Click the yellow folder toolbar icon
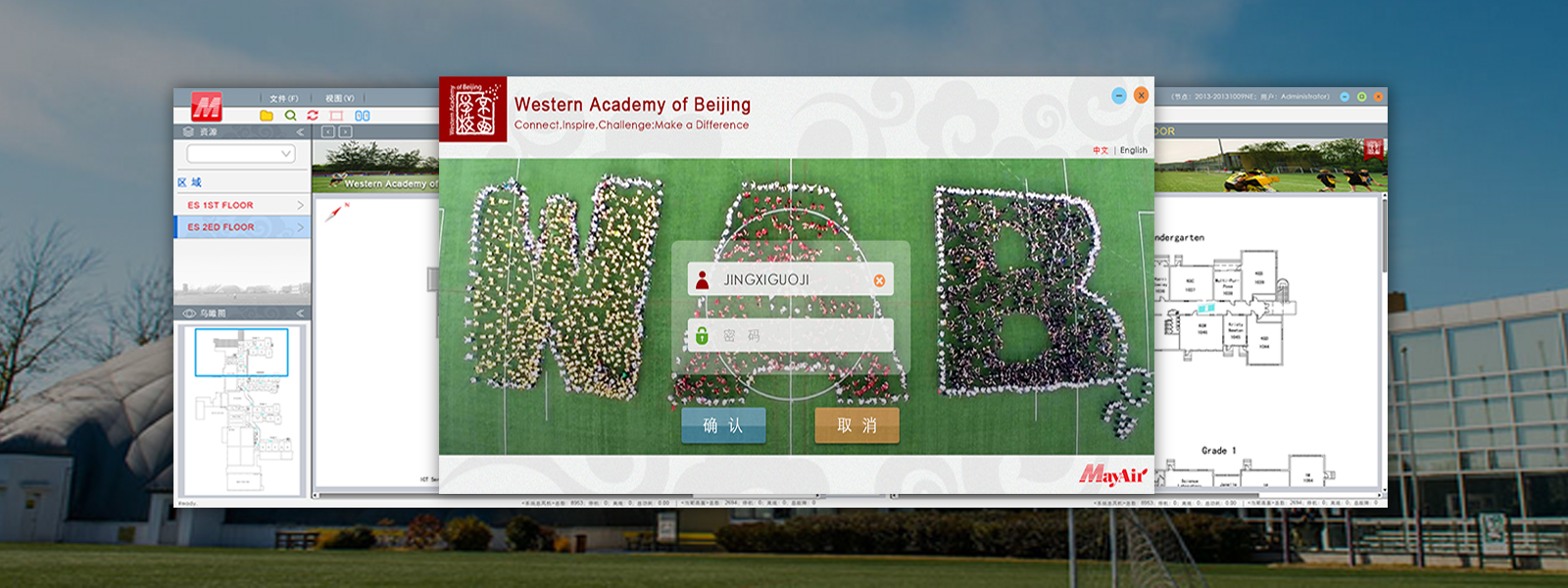Image resolution: width=1568 pixels, height=588 pixels. 267,116
